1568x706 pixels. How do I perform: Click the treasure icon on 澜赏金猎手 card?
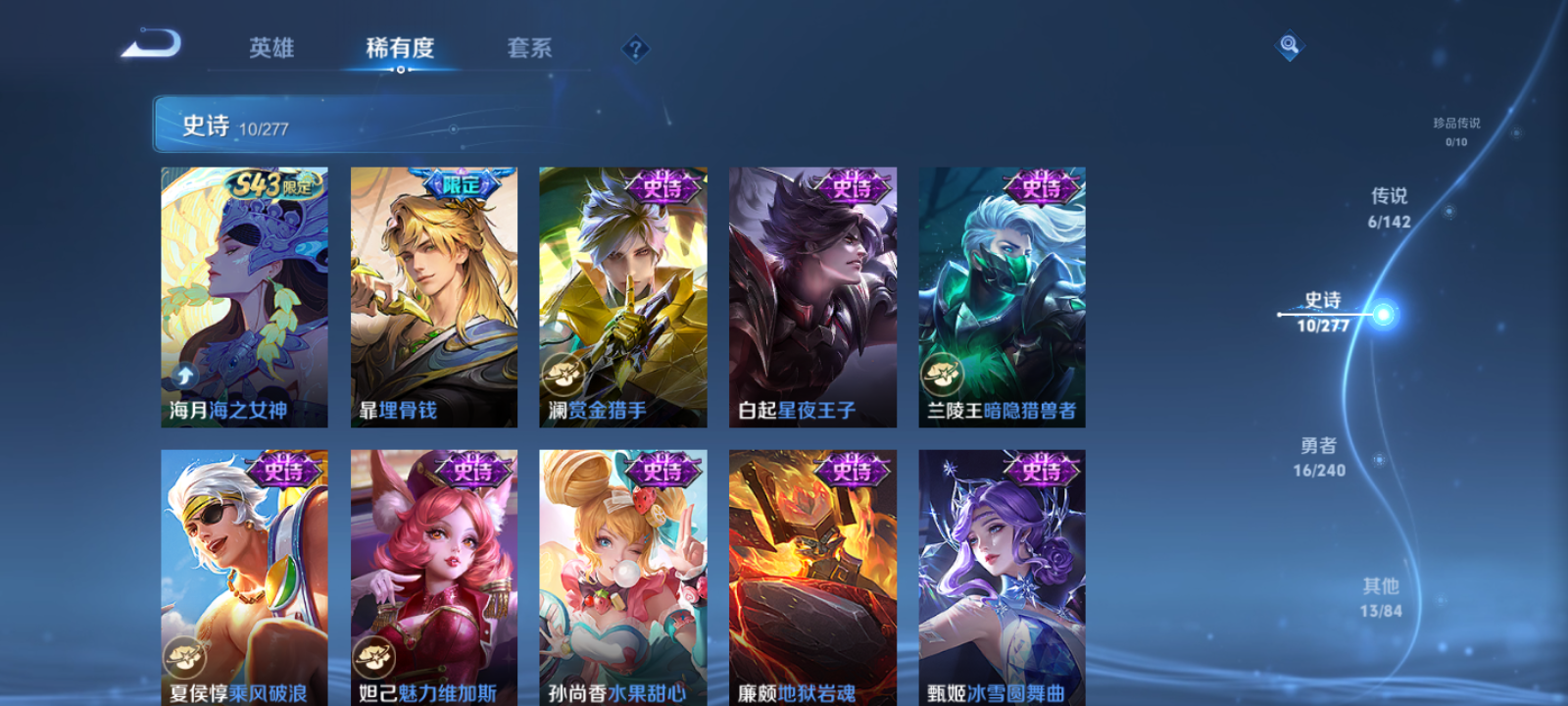point(562,374)
